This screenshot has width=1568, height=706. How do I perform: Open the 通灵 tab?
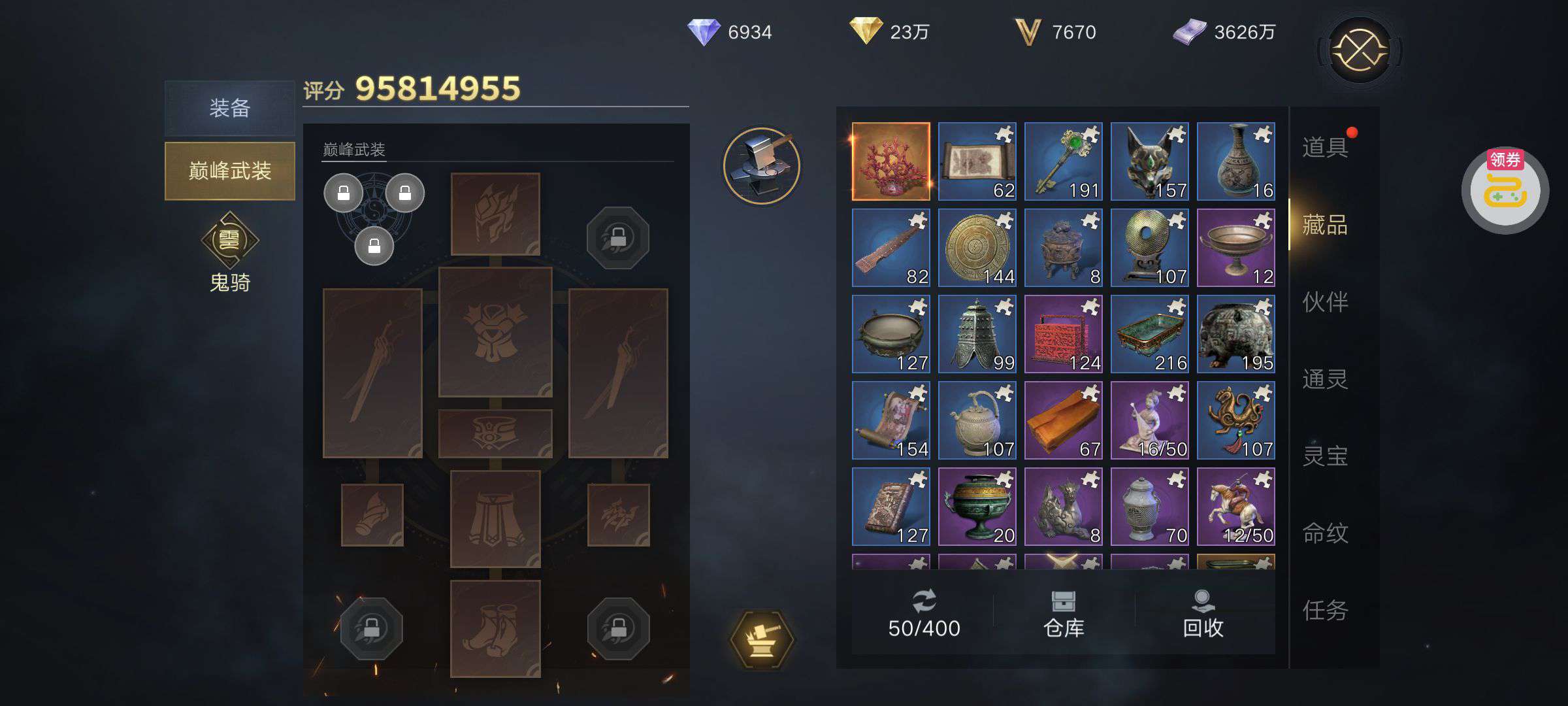click(1324, 379)
